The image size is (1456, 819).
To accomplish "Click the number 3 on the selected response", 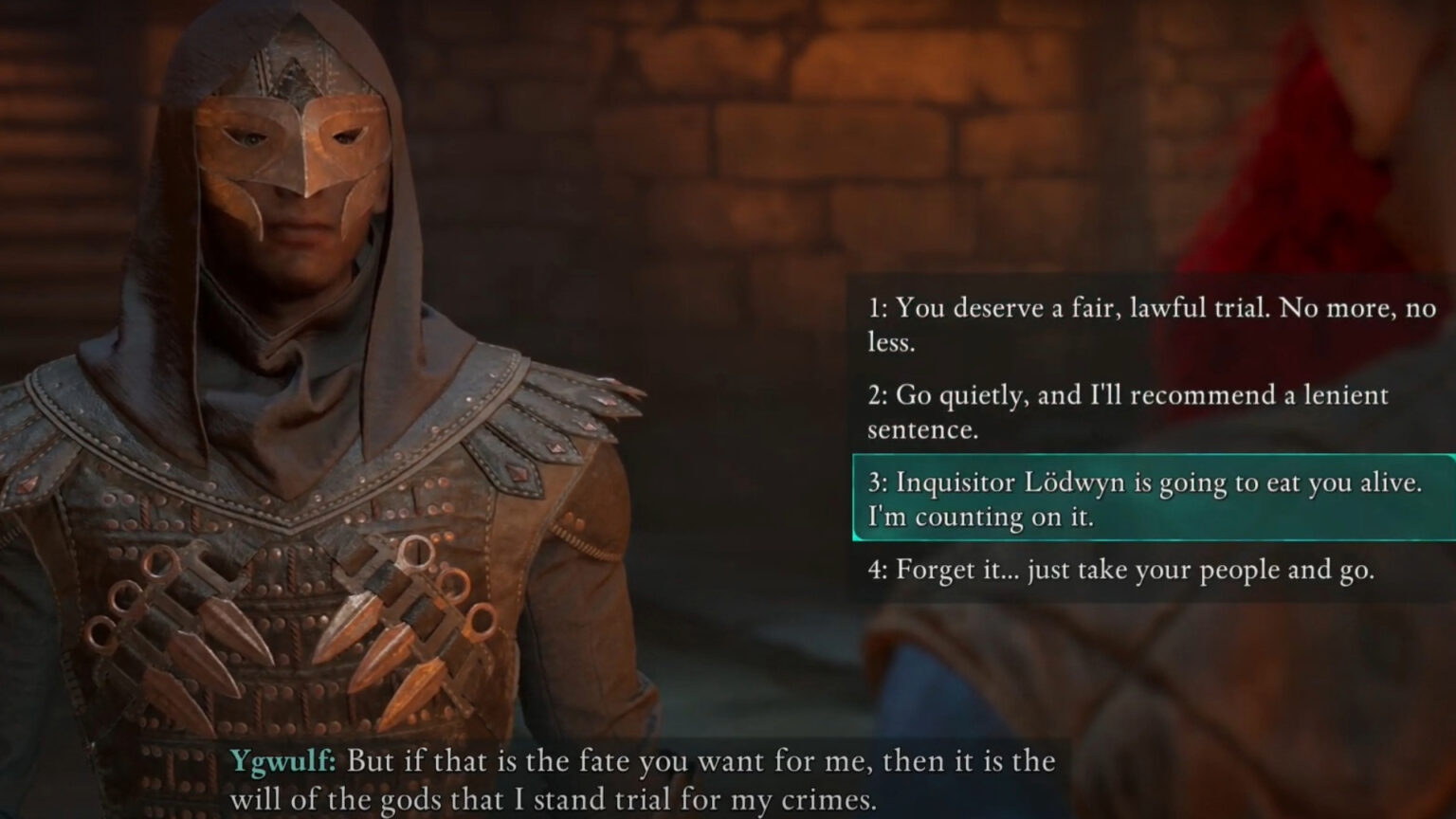I will coord(877,482).
